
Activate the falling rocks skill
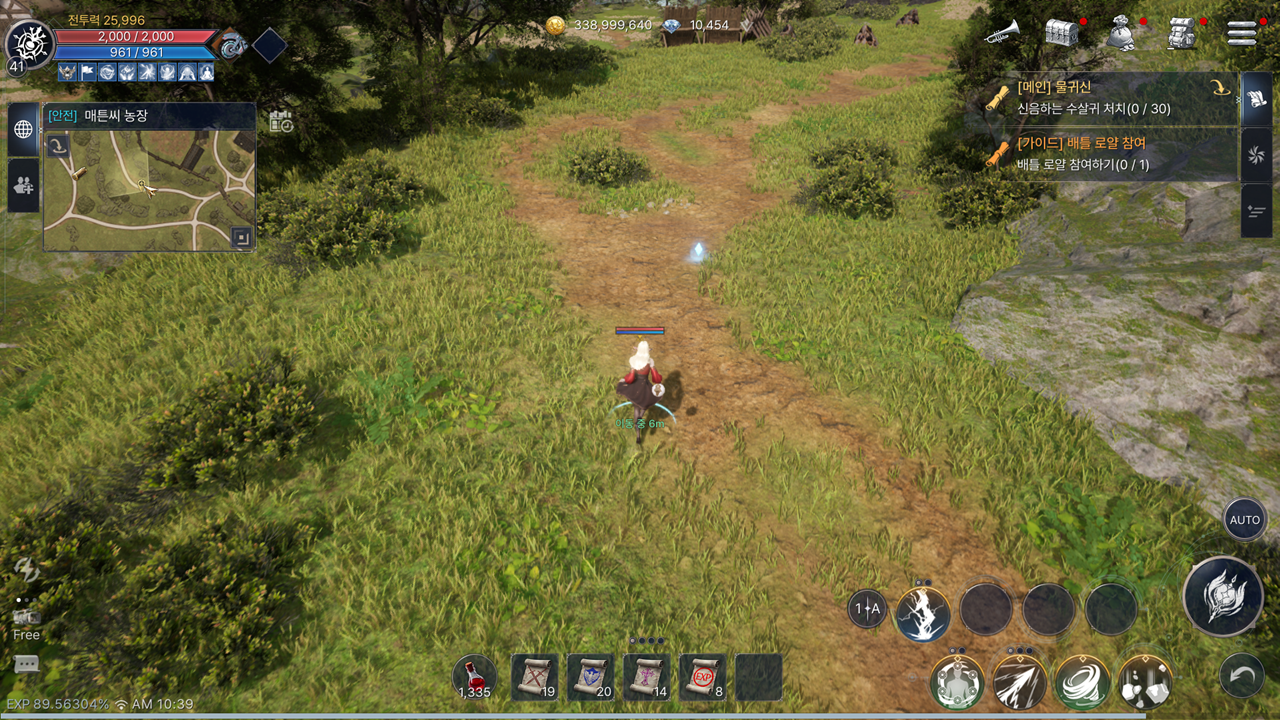pos(1145,683)
